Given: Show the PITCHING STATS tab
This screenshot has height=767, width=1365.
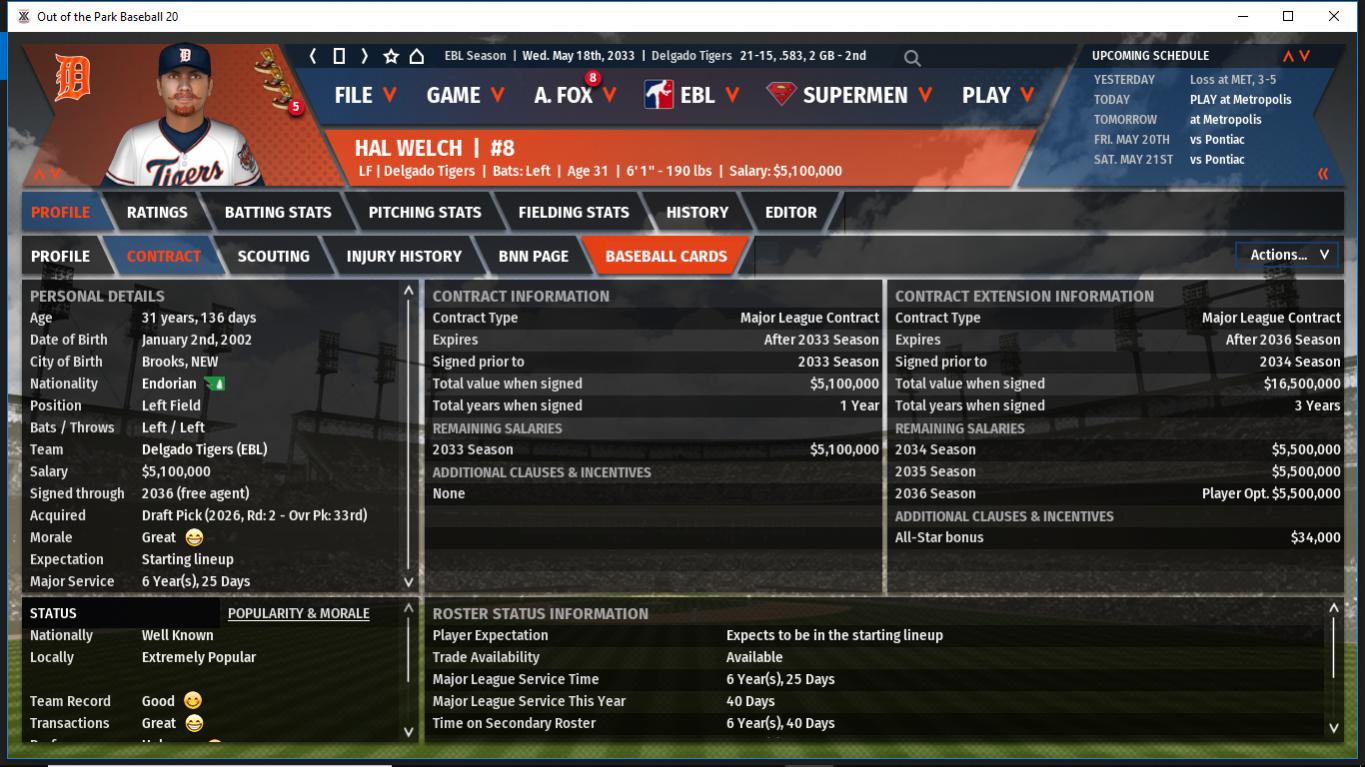Looking at the screenshot, I should click(x=425, y=212).
